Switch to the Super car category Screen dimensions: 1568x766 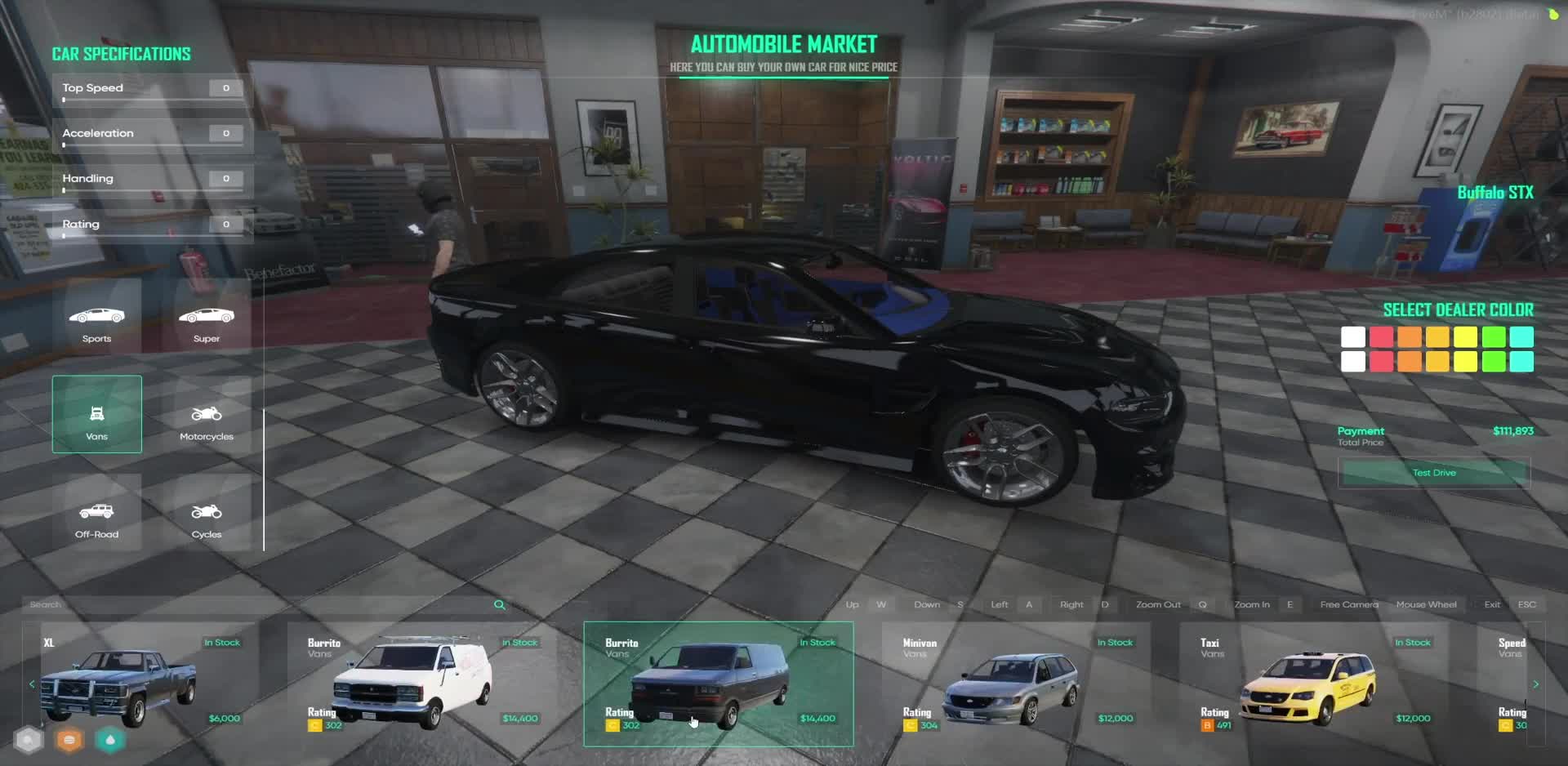click(x=207, y=318)
